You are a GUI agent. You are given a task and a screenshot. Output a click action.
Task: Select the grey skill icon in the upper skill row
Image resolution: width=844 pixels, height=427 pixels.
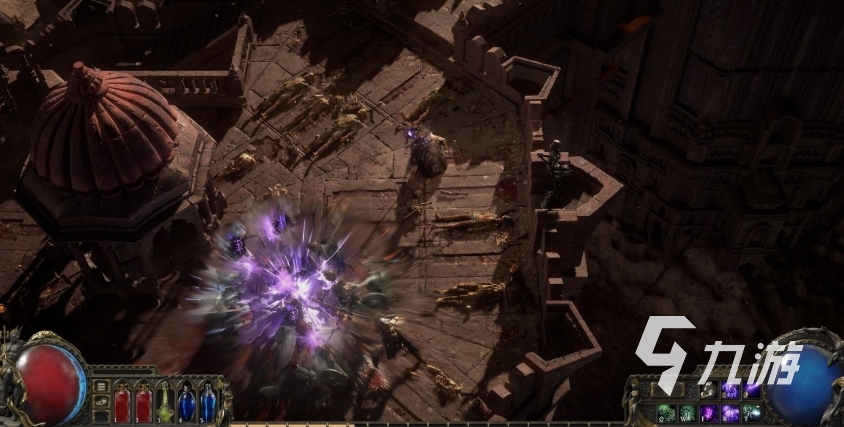click(709, 391)
